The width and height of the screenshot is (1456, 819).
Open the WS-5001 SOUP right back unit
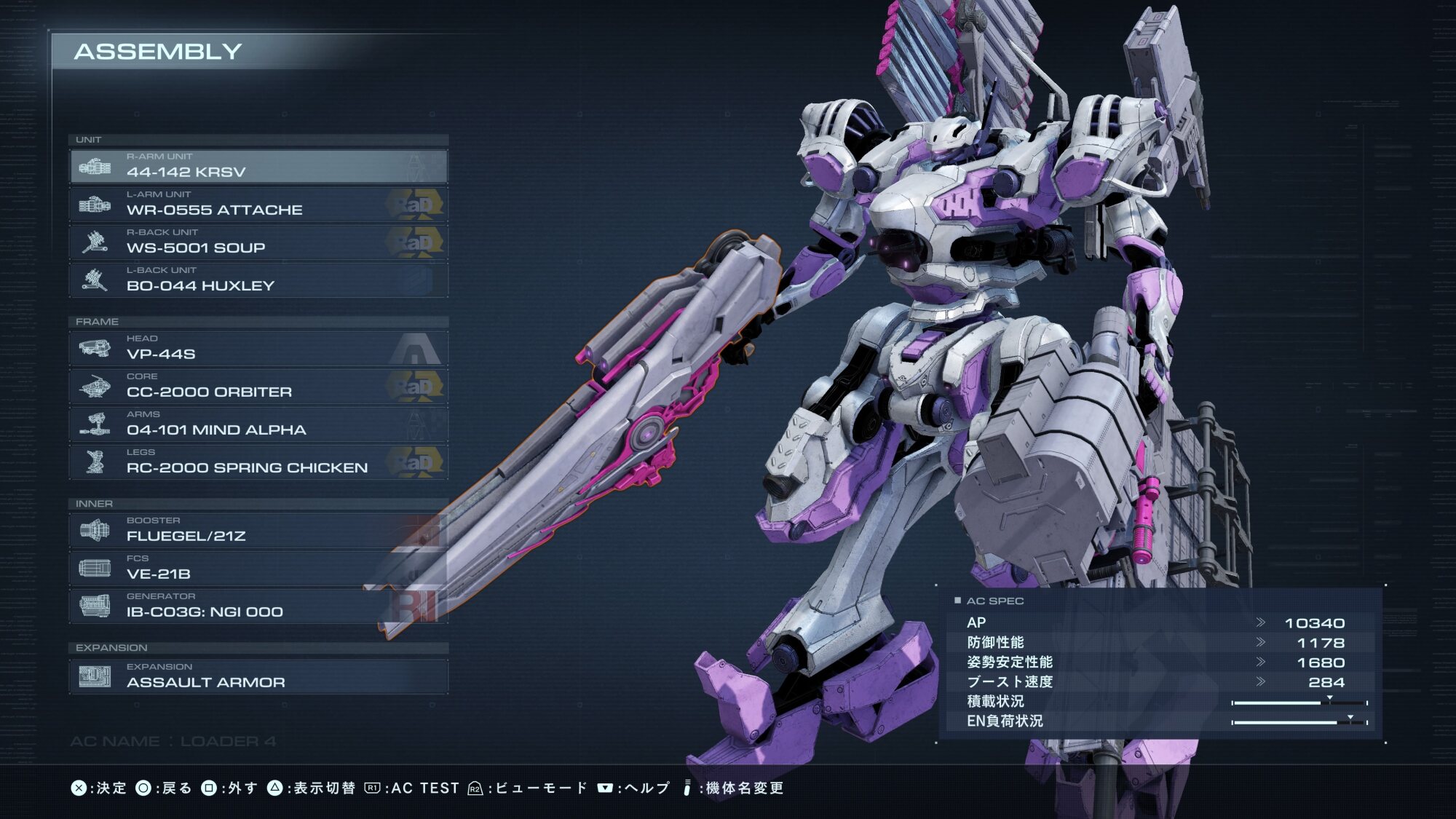258,242
